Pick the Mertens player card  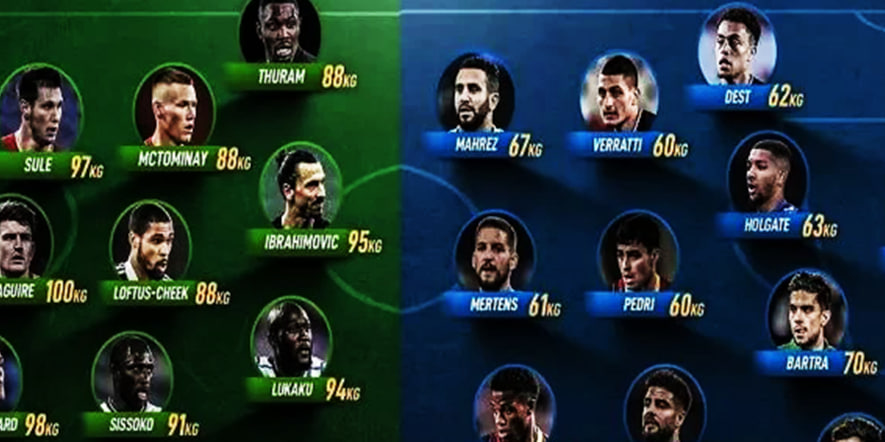click(x=494, y=251)
